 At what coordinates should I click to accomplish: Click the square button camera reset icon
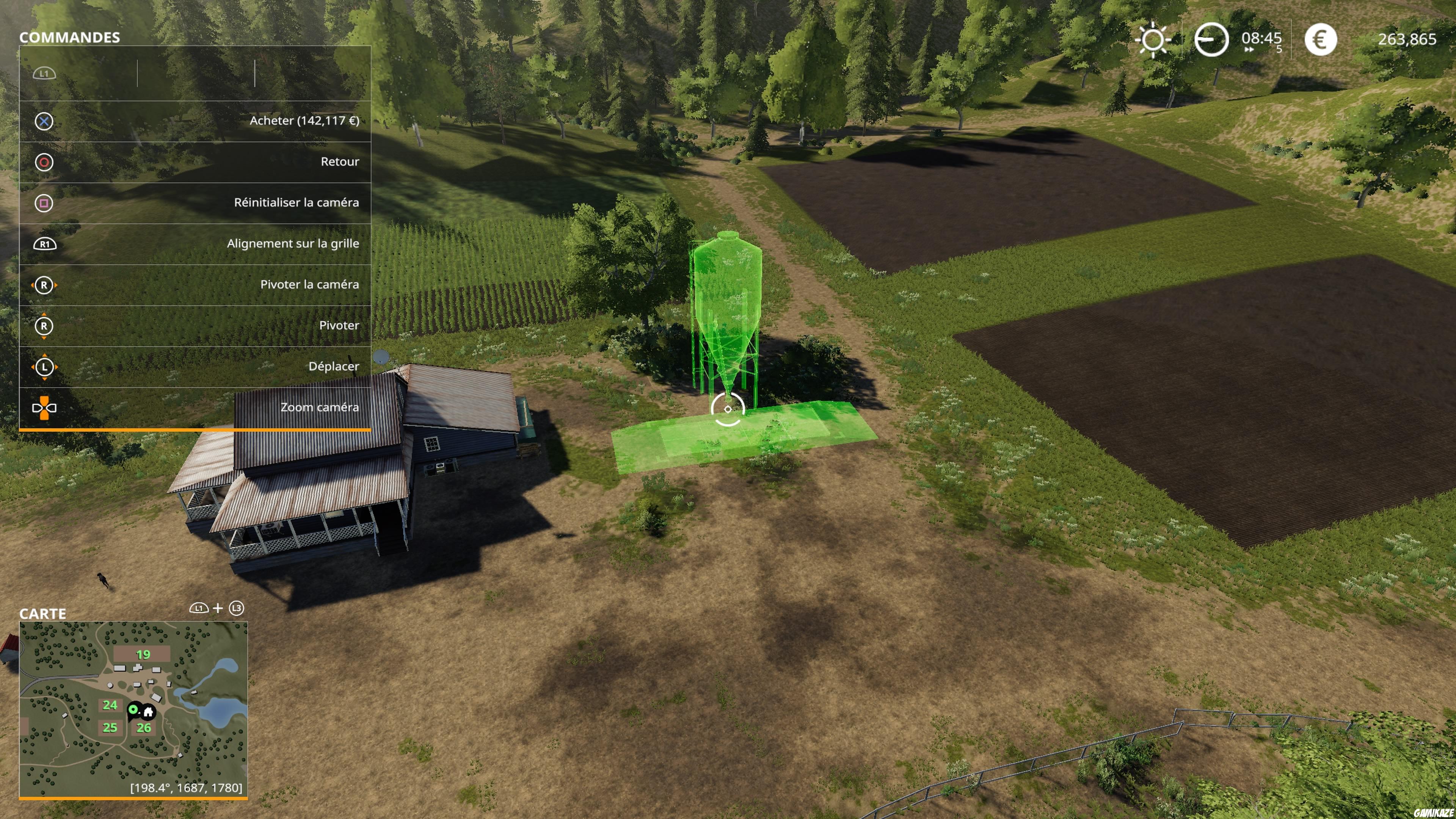point(44,202)
